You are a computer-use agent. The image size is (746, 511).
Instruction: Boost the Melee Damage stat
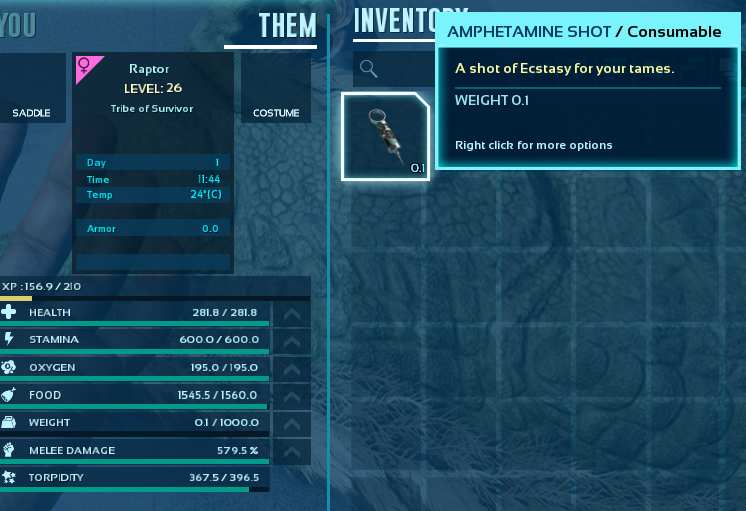pos(290,452)
